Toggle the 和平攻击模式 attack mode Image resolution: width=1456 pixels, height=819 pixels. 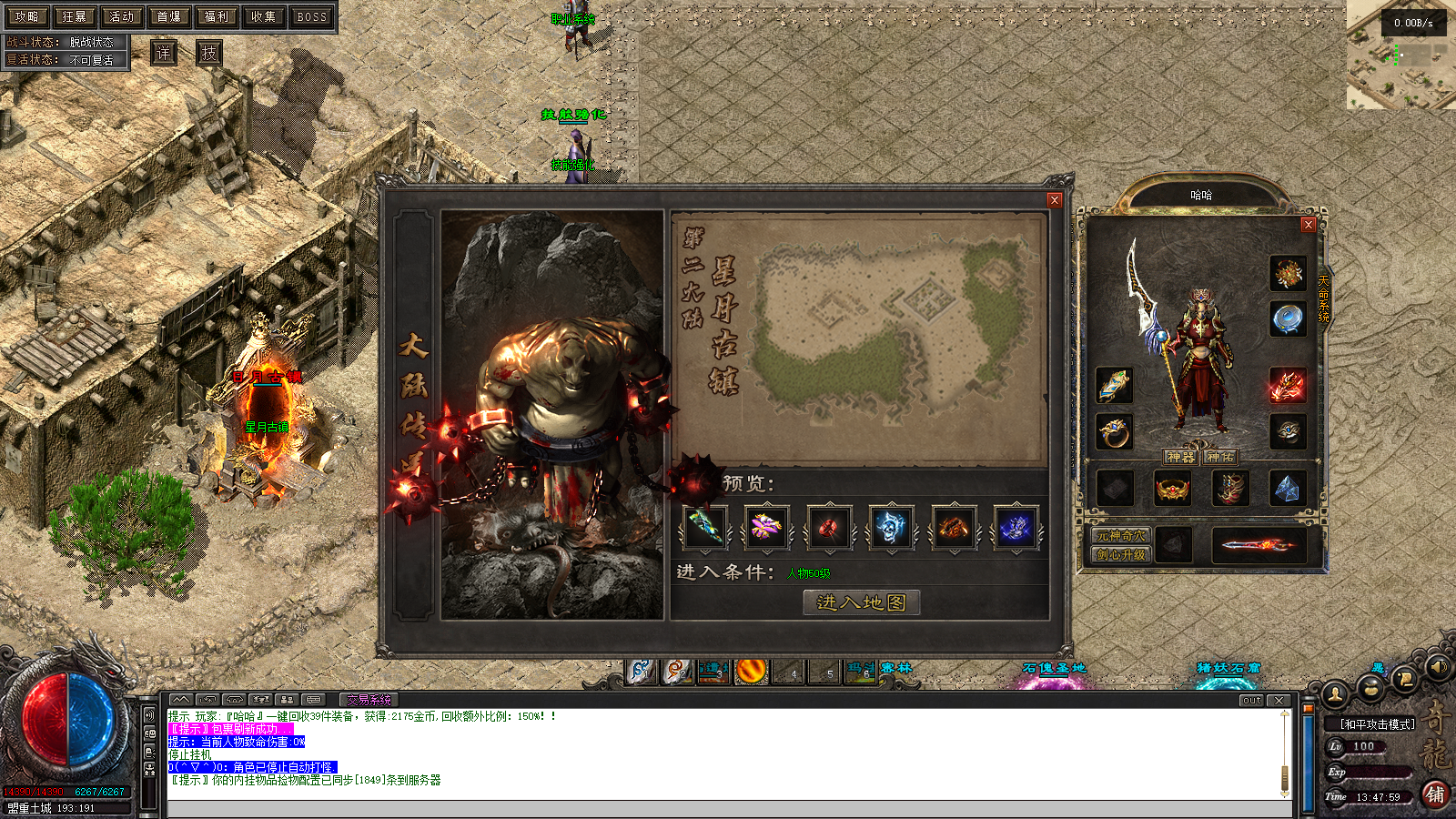[1378, 724]
